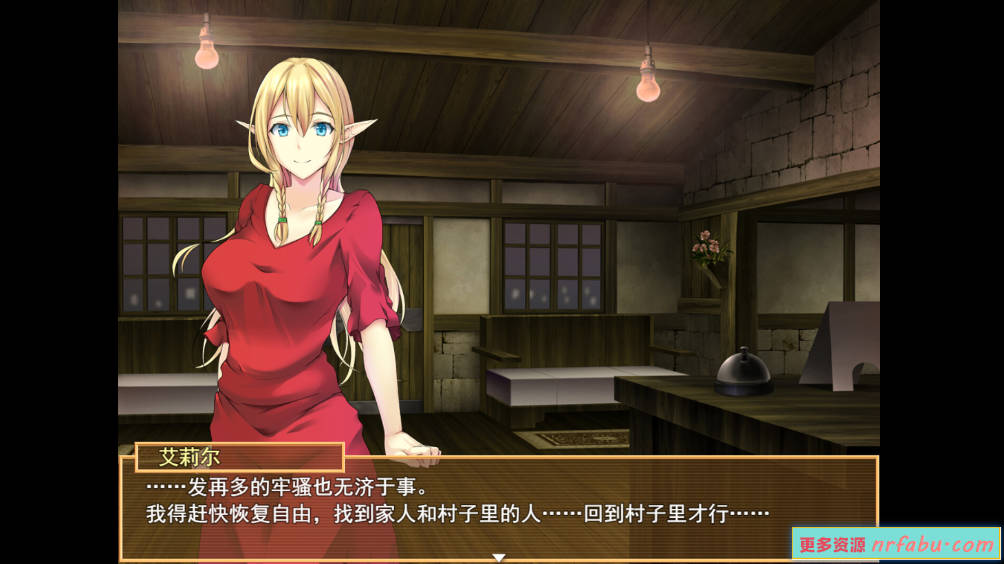
Task: Open the nrfabu.com watermark banner
Action: pos(896,544)
